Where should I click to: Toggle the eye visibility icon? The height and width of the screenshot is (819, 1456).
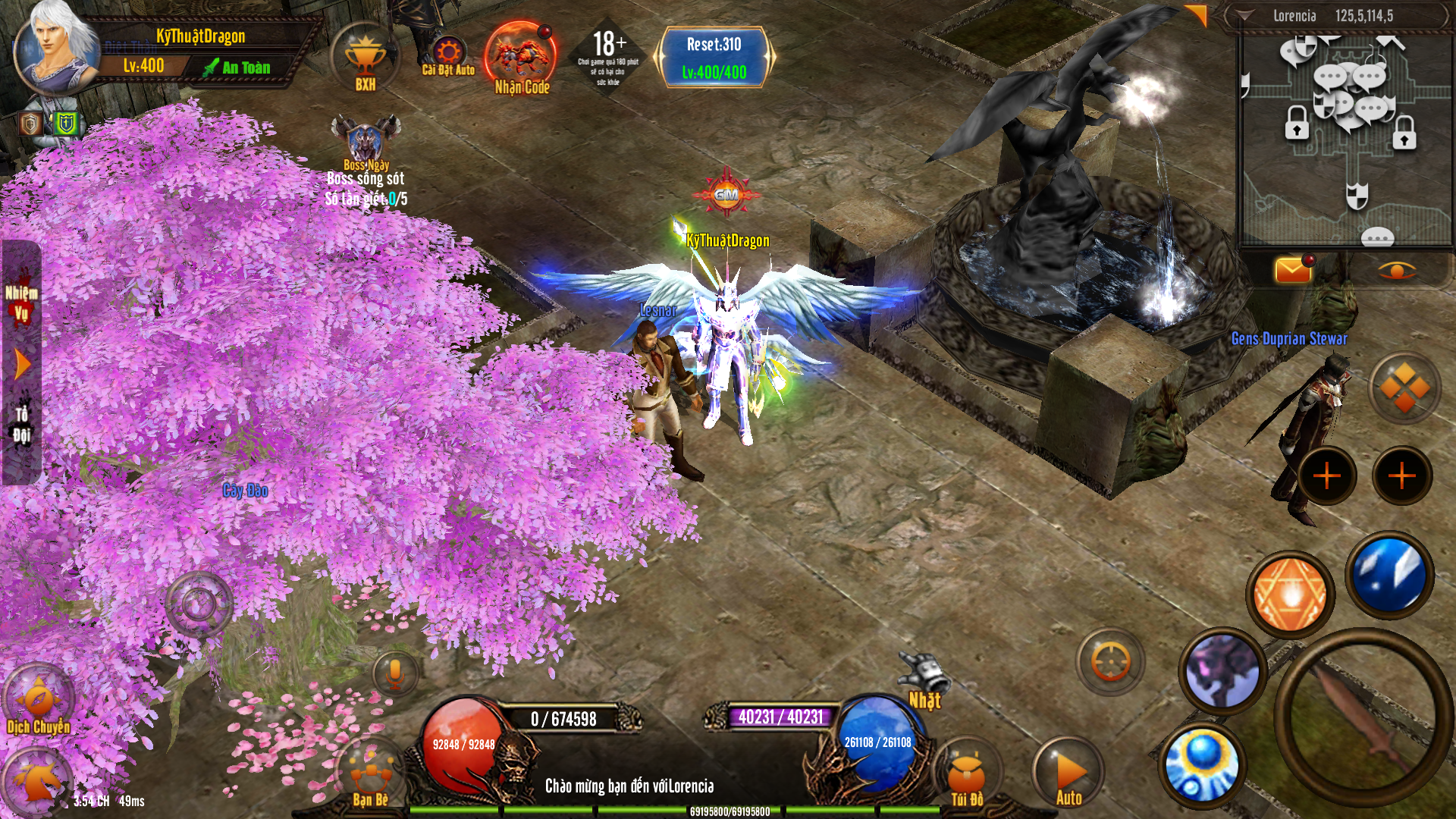coord(1396,270)
